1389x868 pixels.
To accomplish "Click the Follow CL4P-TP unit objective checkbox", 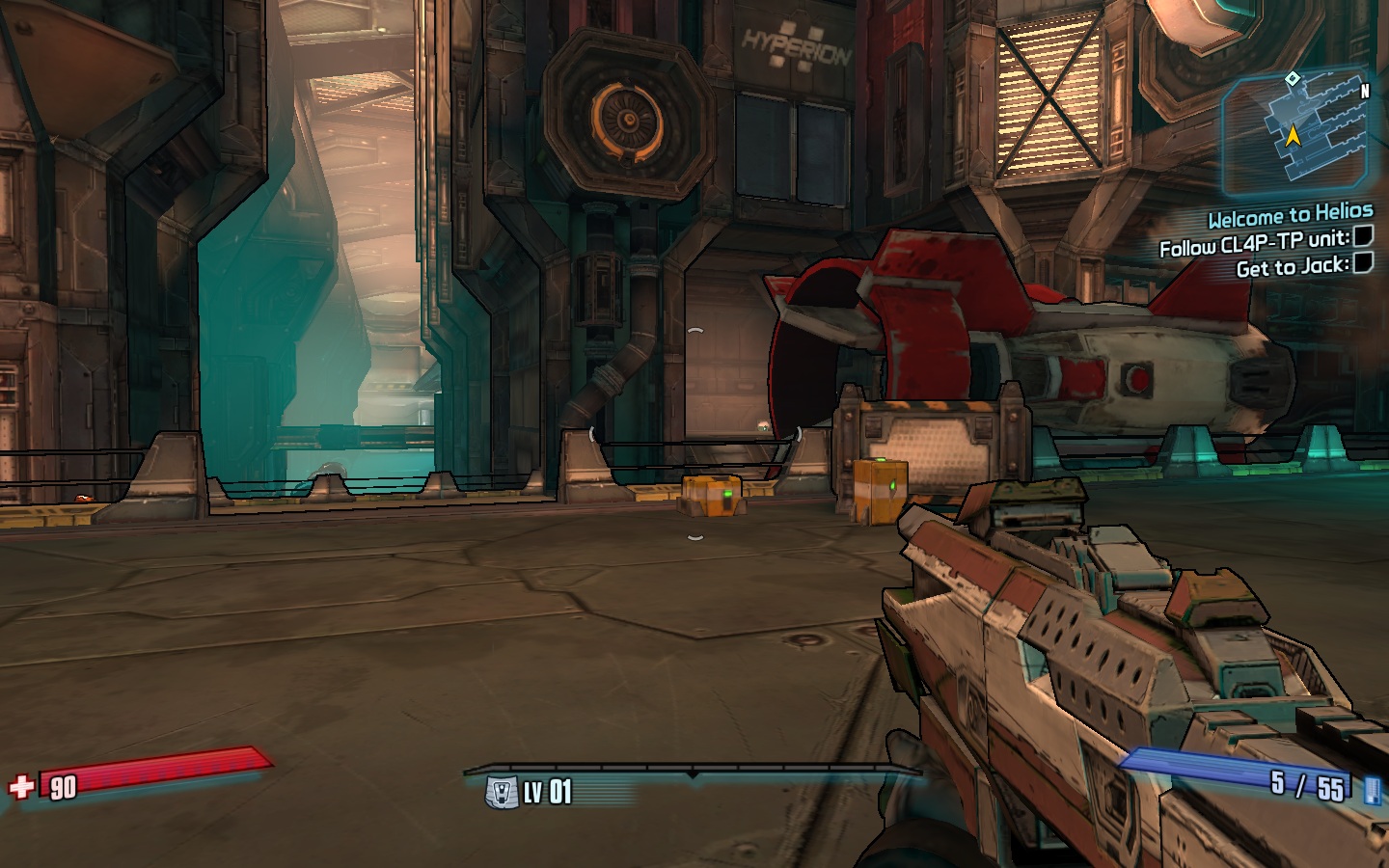I will [x=1363, y=236].
